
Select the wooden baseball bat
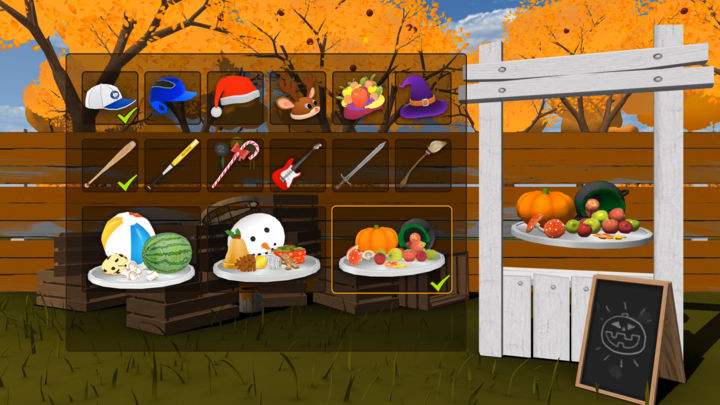click(x=110, y=165)
